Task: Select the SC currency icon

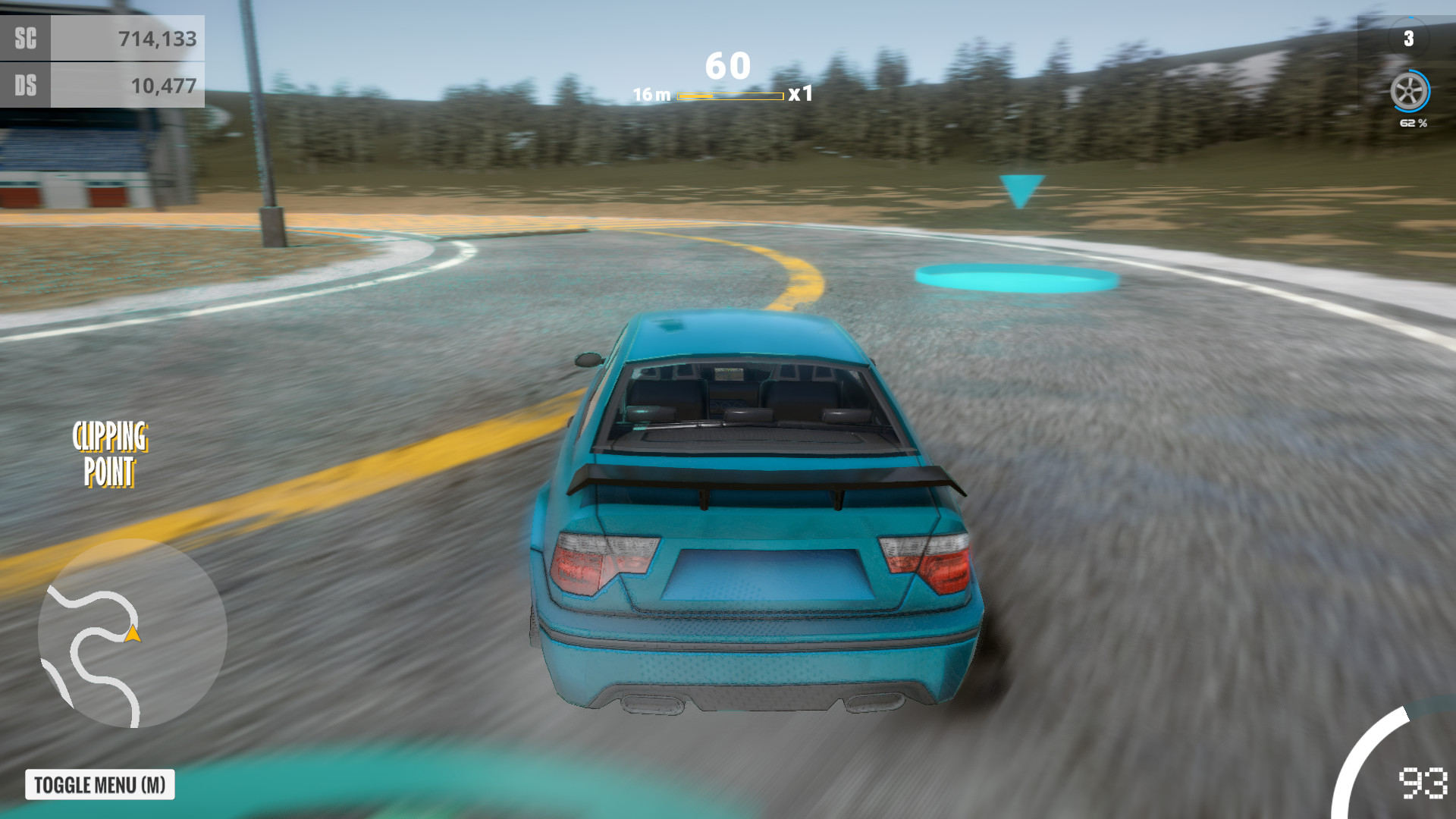Action: 24,38
